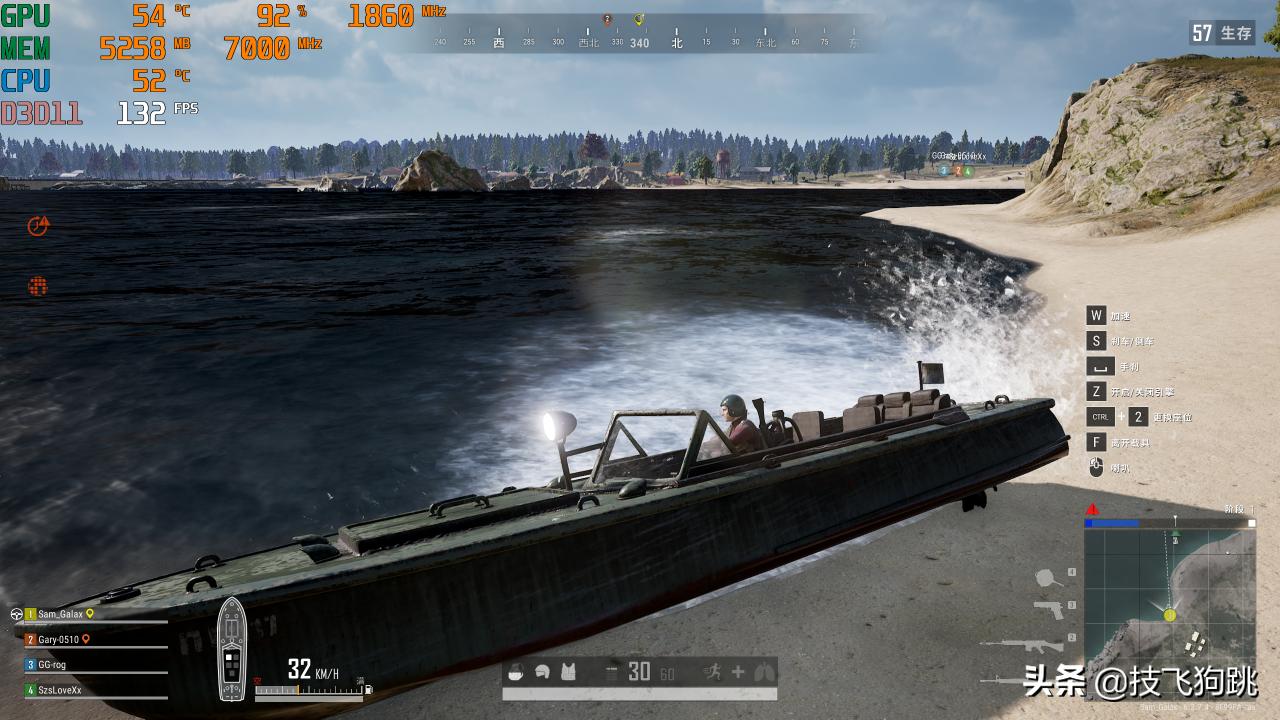Click the lungs breath icon

[x=764, y=672]
